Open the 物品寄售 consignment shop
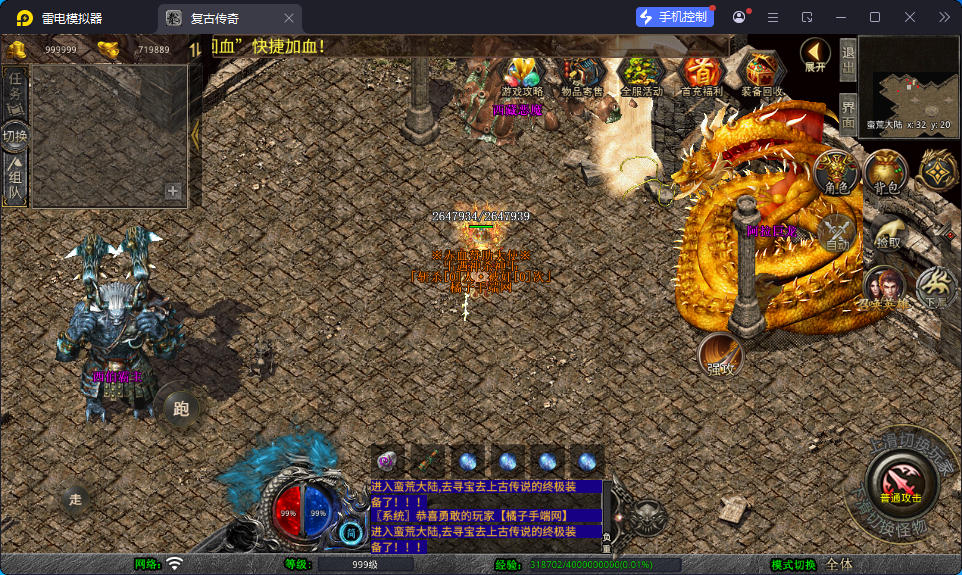The image size is (962, 575). pos(580,75)
